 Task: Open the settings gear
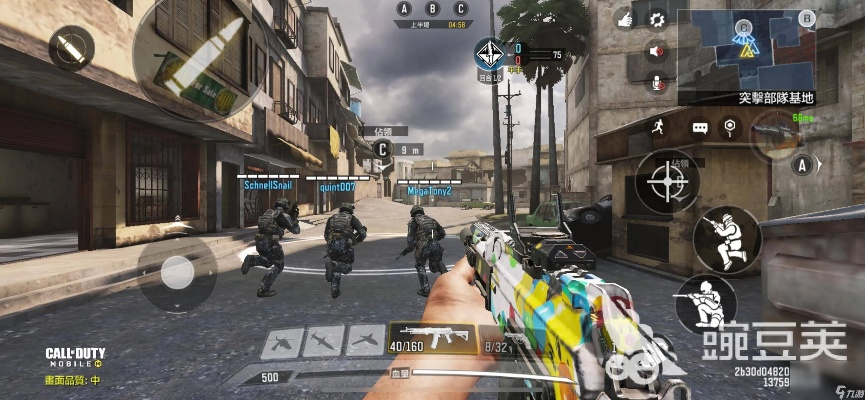657,18
